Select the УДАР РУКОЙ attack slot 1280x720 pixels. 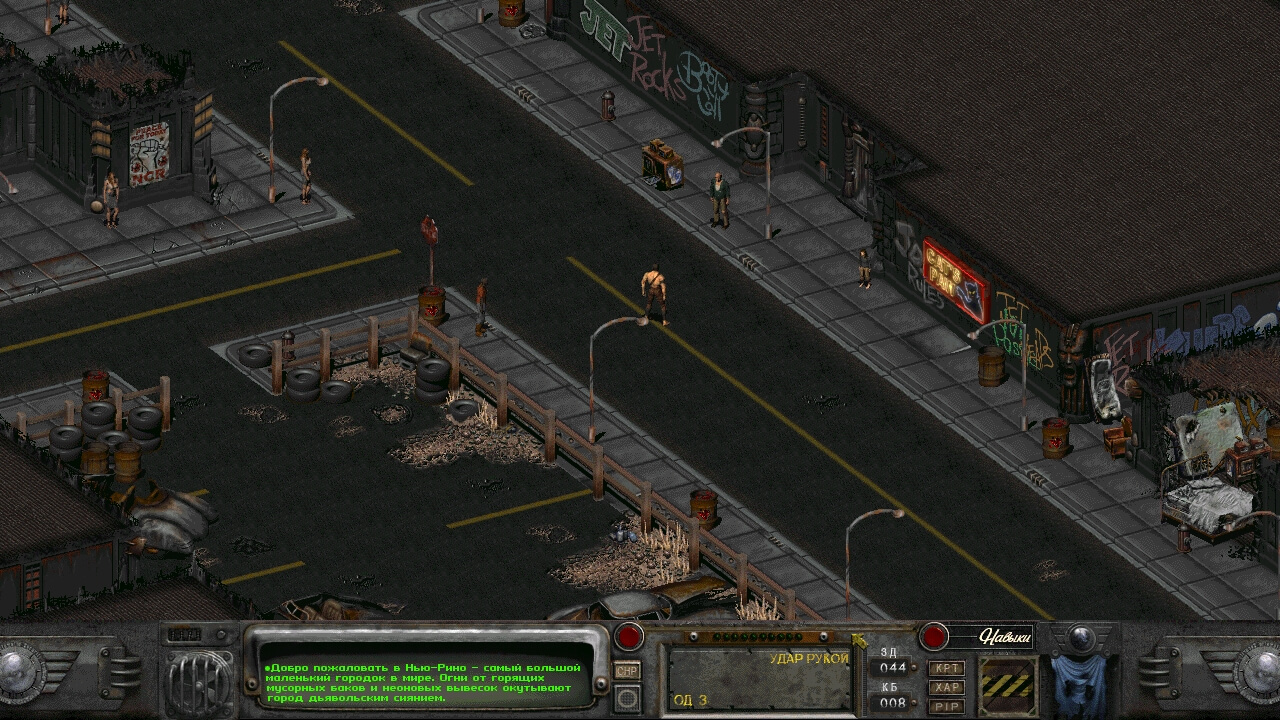pyautogui.click(x=760, y=679)
